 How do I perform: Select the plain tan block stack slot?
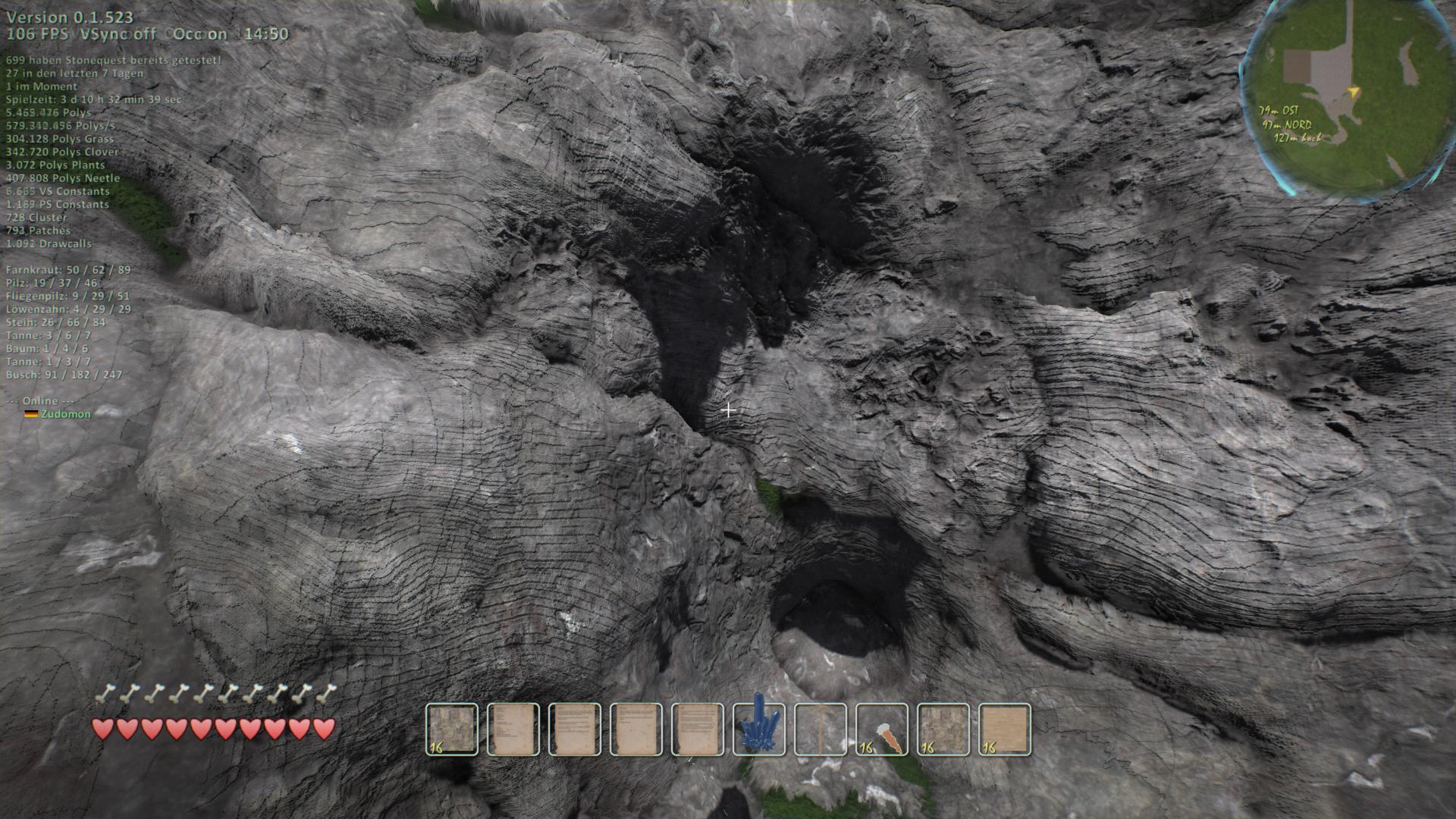[x=1005, y=730]
